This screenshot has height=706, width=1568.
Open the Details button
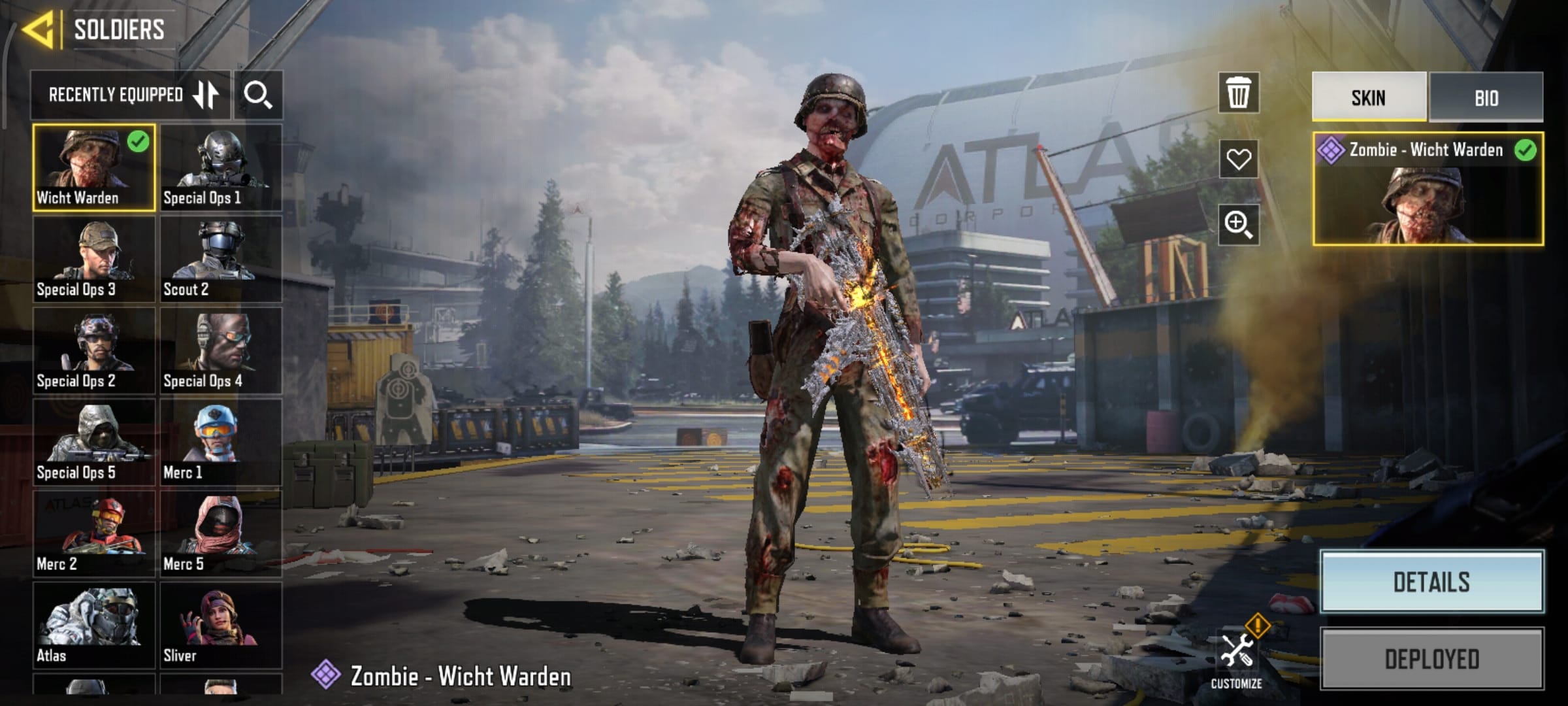[x=1431, y=582]
